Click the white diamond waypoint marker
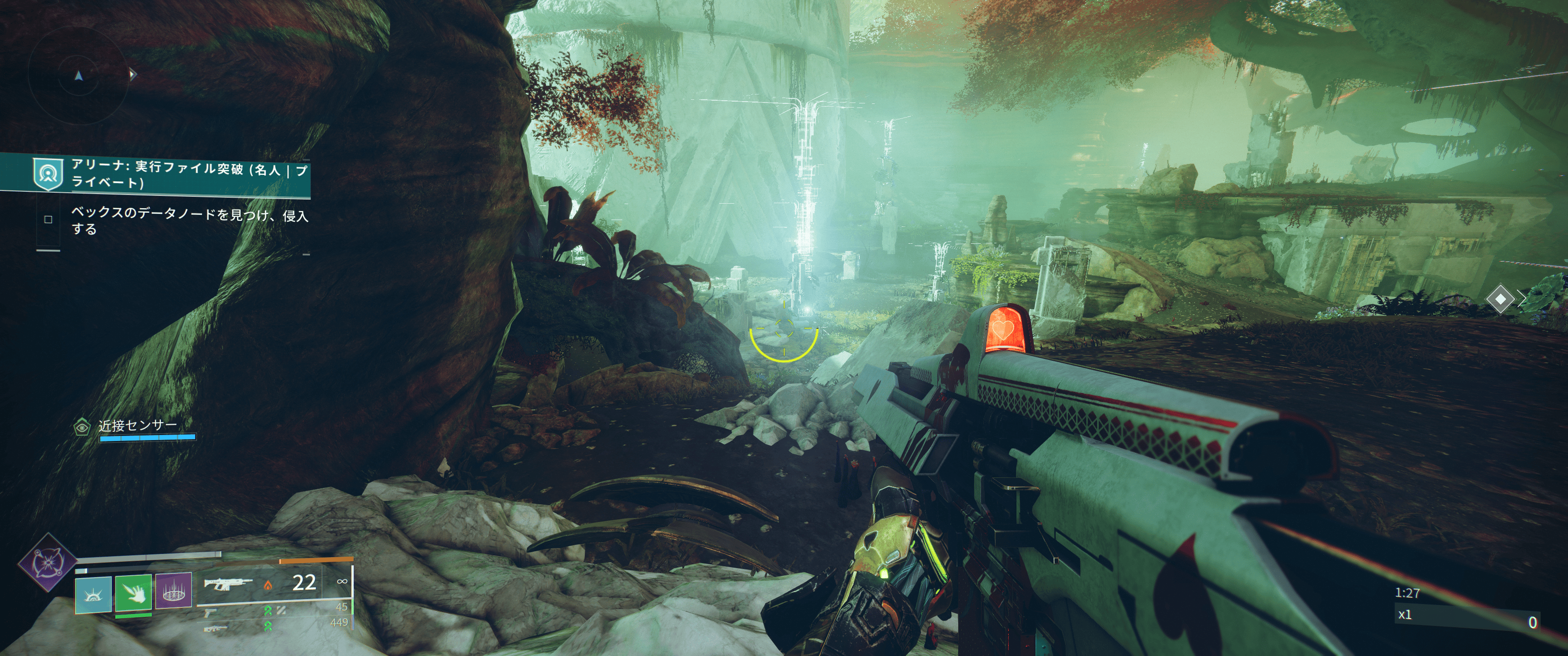This screenshot has height=656, width=1568. (1500, 299)
